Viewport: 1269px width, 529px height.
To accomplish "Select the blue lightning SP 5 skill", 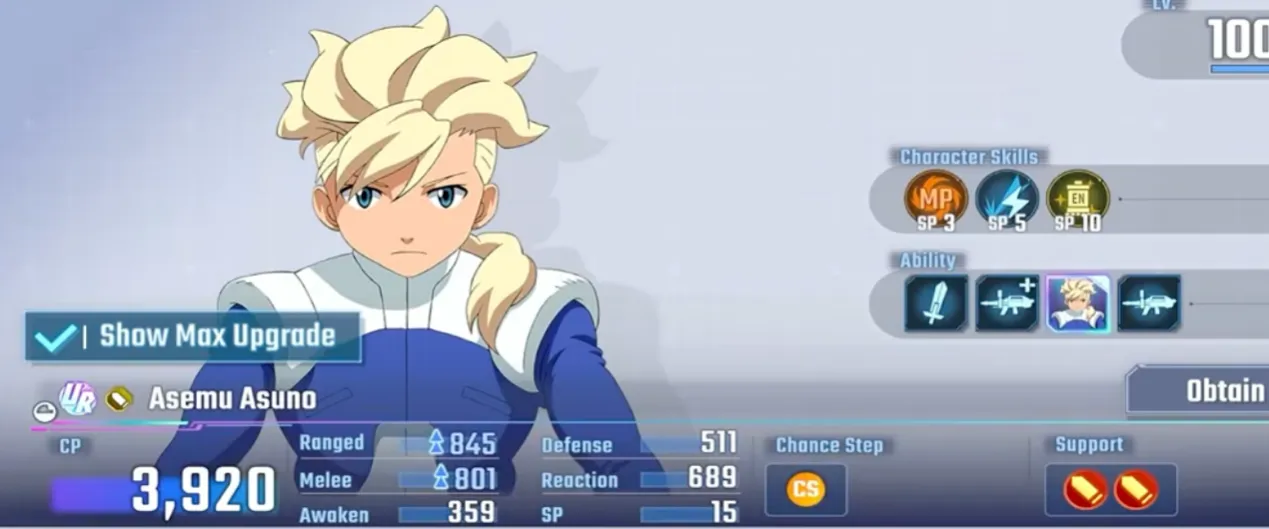I will pos(1007,198).
